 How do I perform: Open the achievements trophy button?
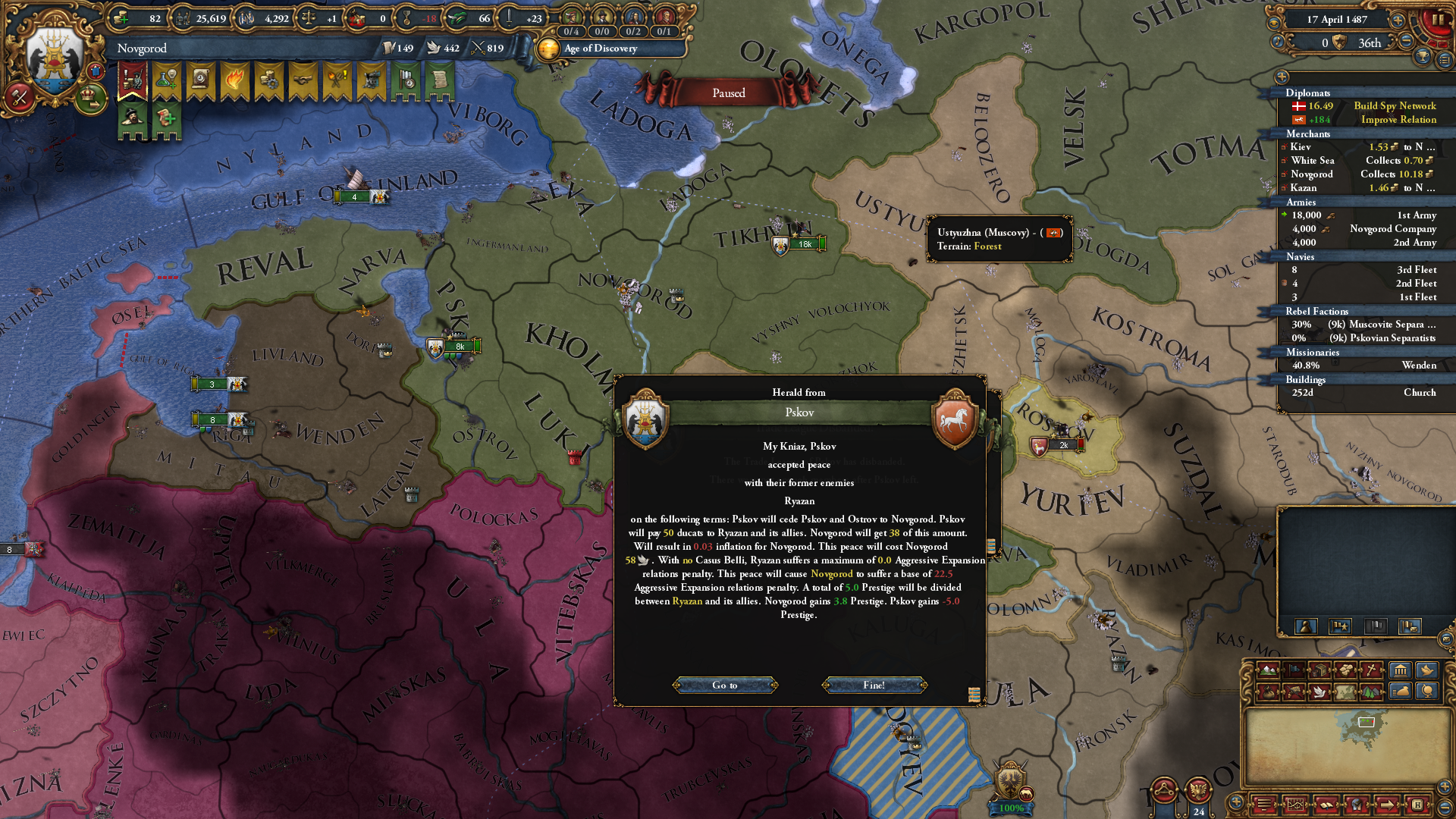[1422, 57]
